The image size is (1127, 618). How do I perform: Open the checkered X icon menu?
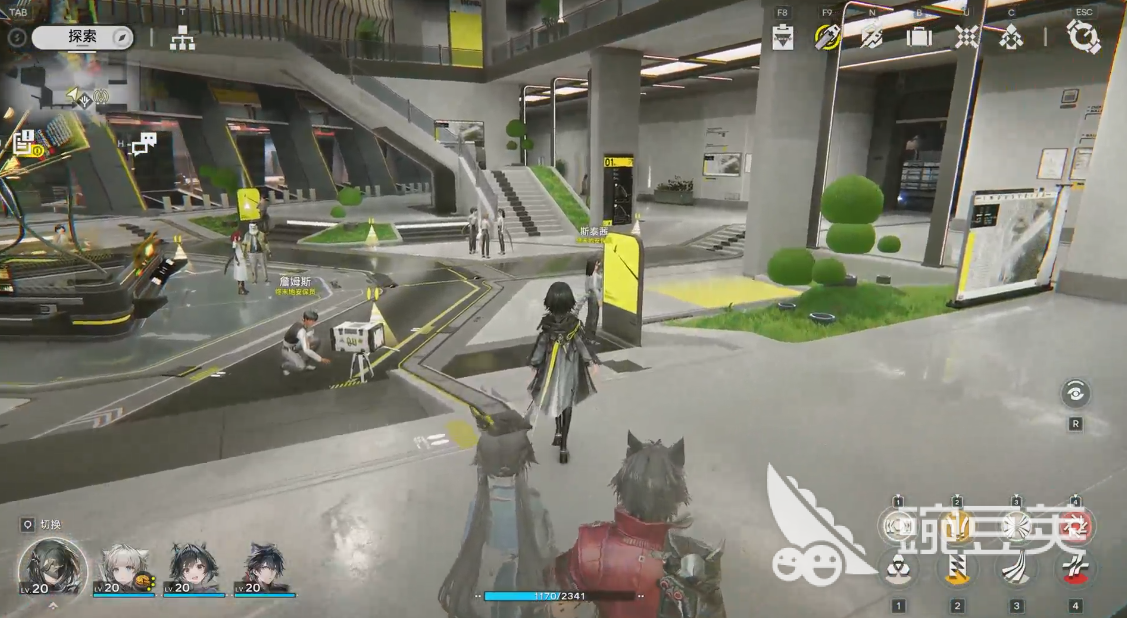pos(966,37)
